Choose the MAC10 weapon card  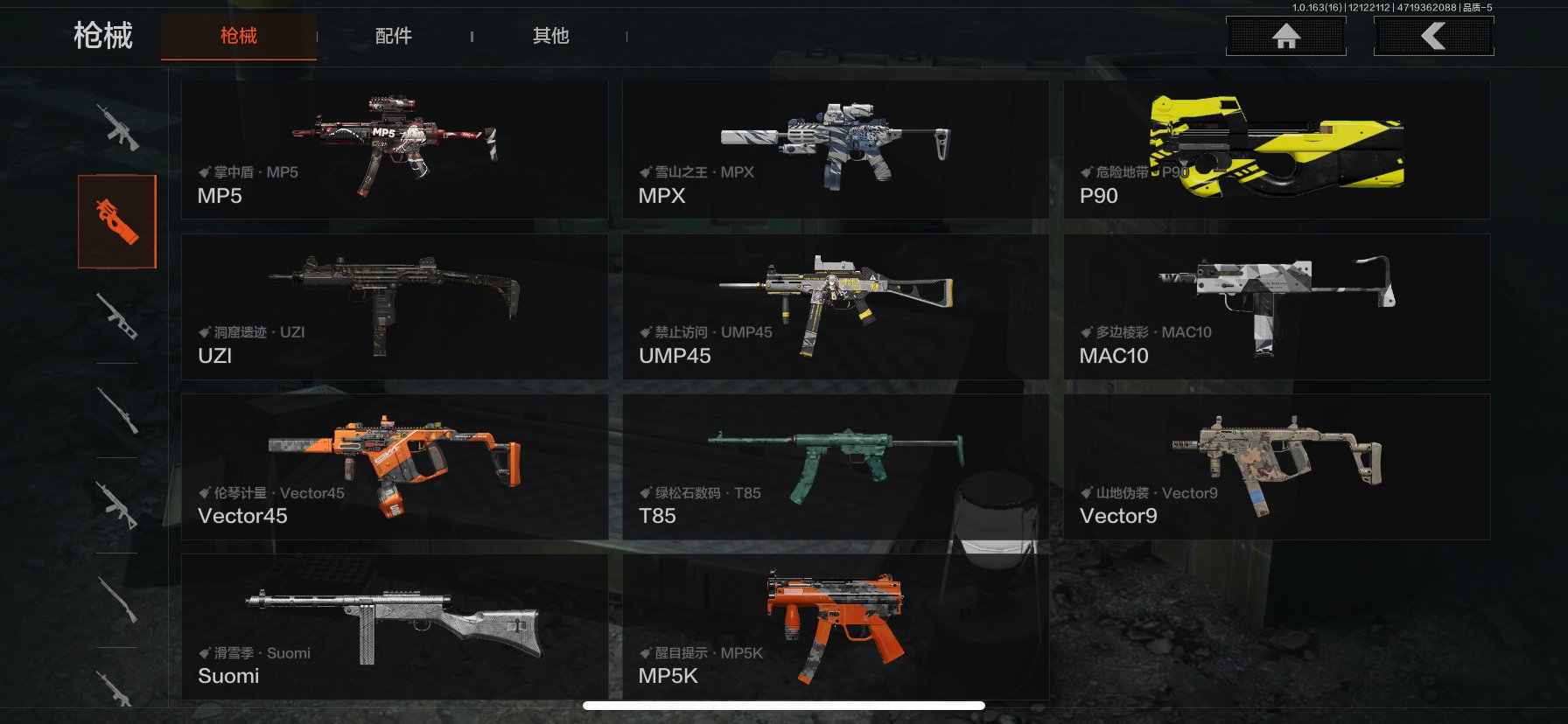pos(1276,306)
